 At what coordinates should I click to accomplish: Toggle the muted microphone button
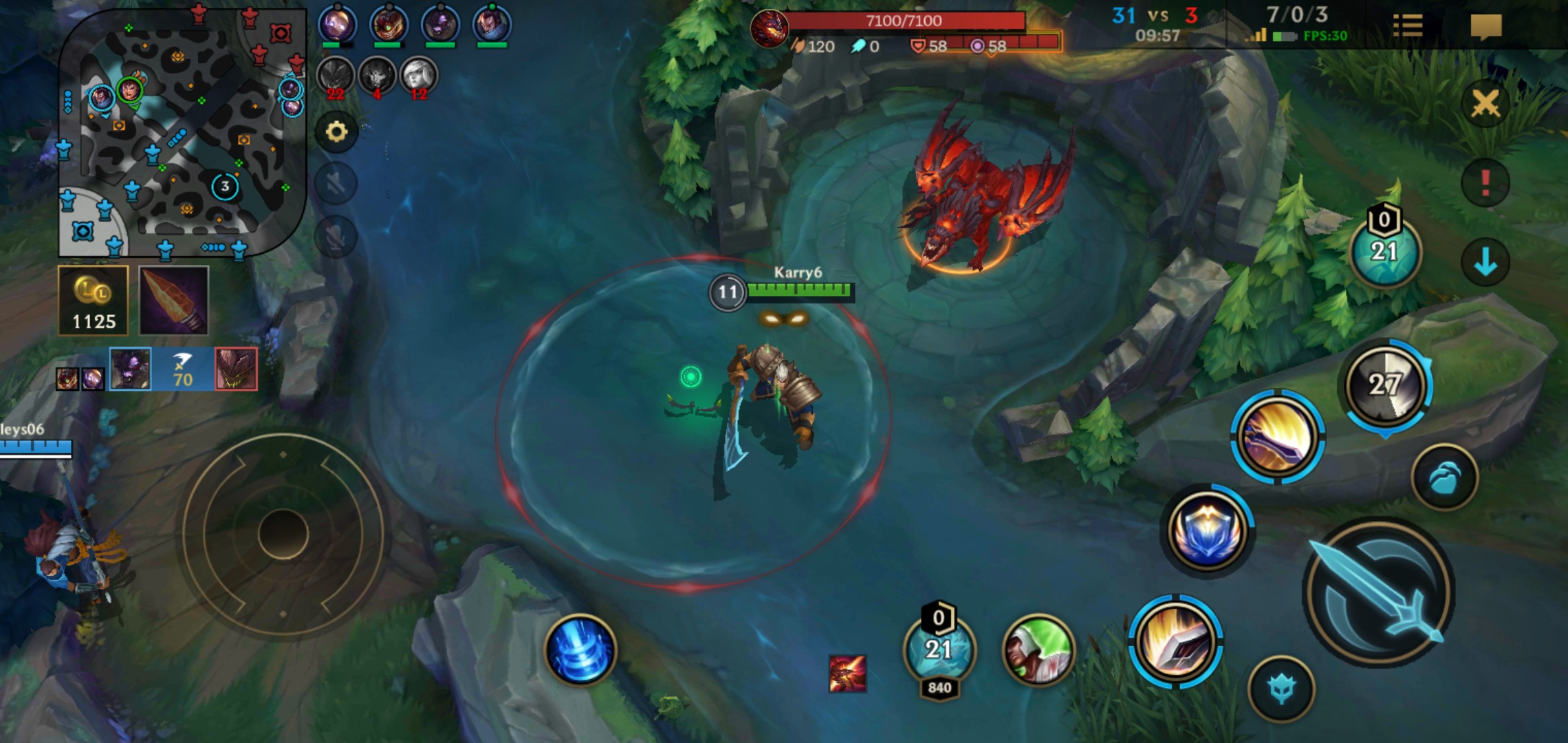(336, 237)
